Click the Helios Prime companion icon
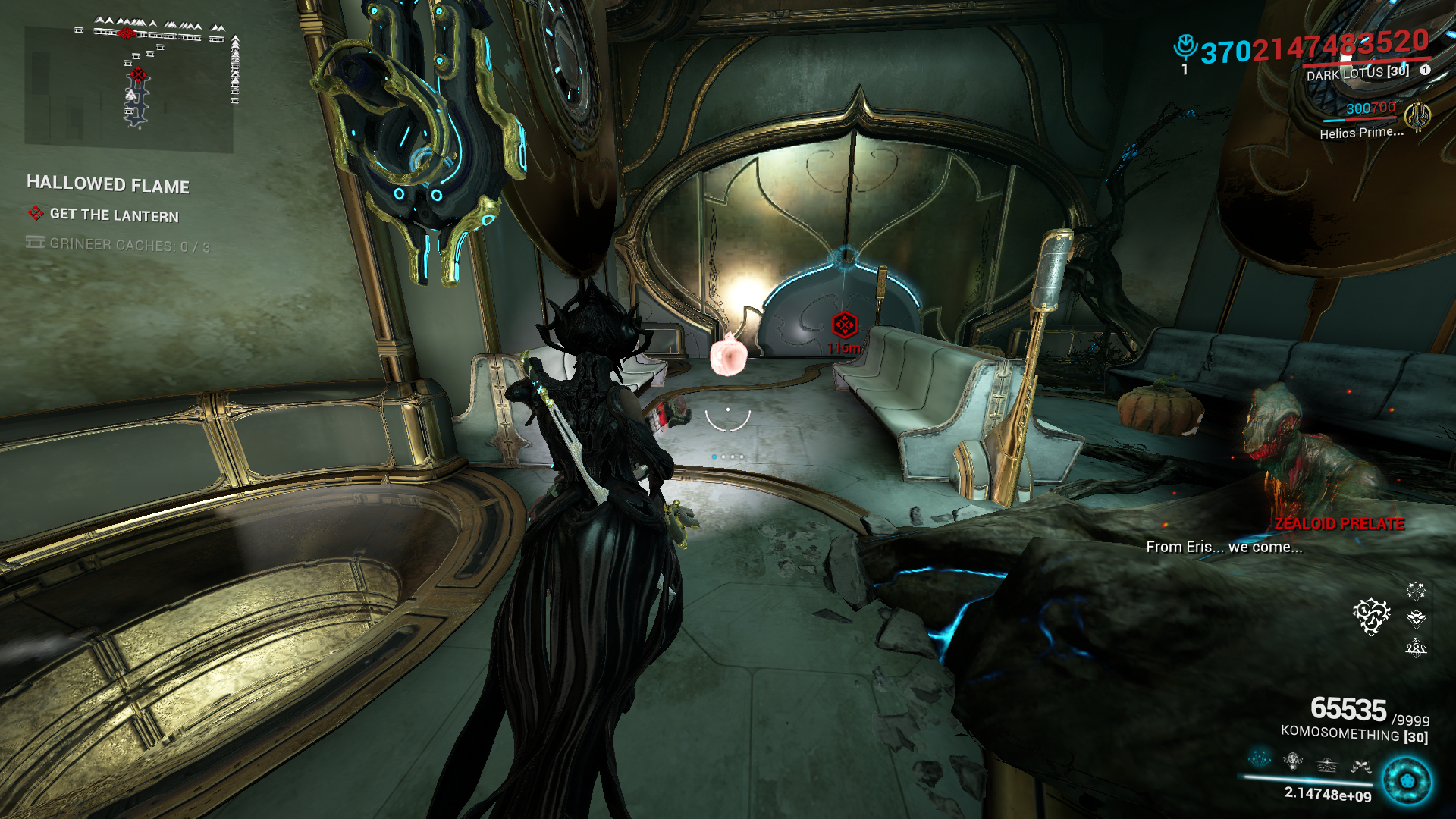This screenshot has height=819, width=1456. click(1417, 116)
